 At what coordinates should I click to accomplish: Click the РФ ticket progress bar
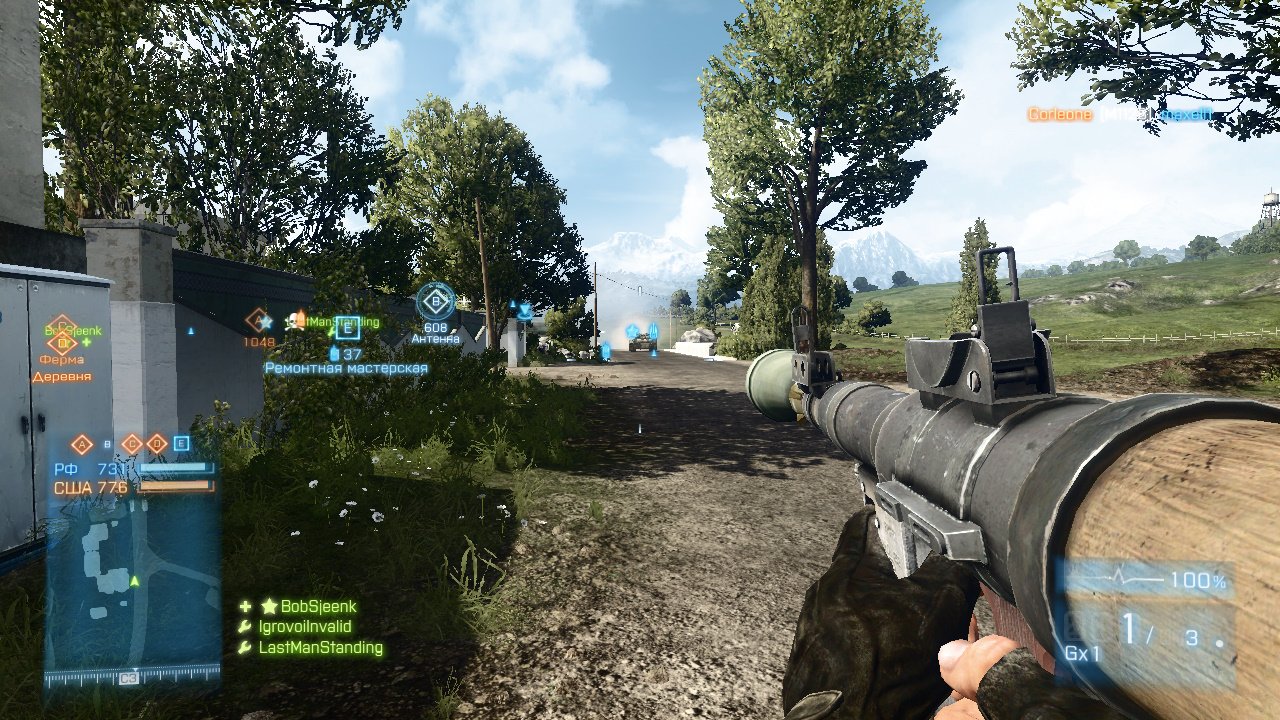(175, 466)
